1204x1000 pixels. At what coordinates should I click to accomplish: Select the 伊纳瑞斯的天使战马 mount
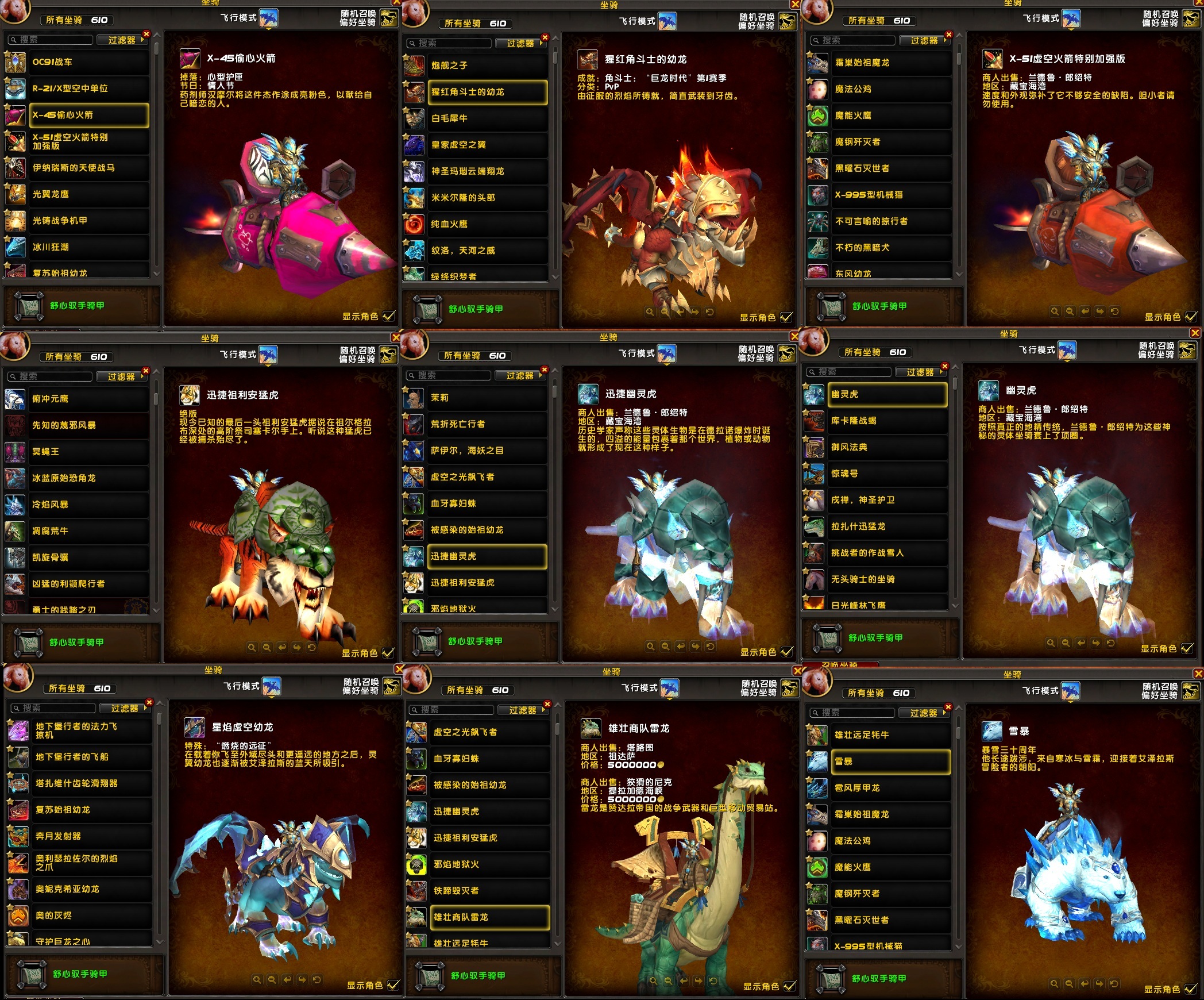point(86,168)
